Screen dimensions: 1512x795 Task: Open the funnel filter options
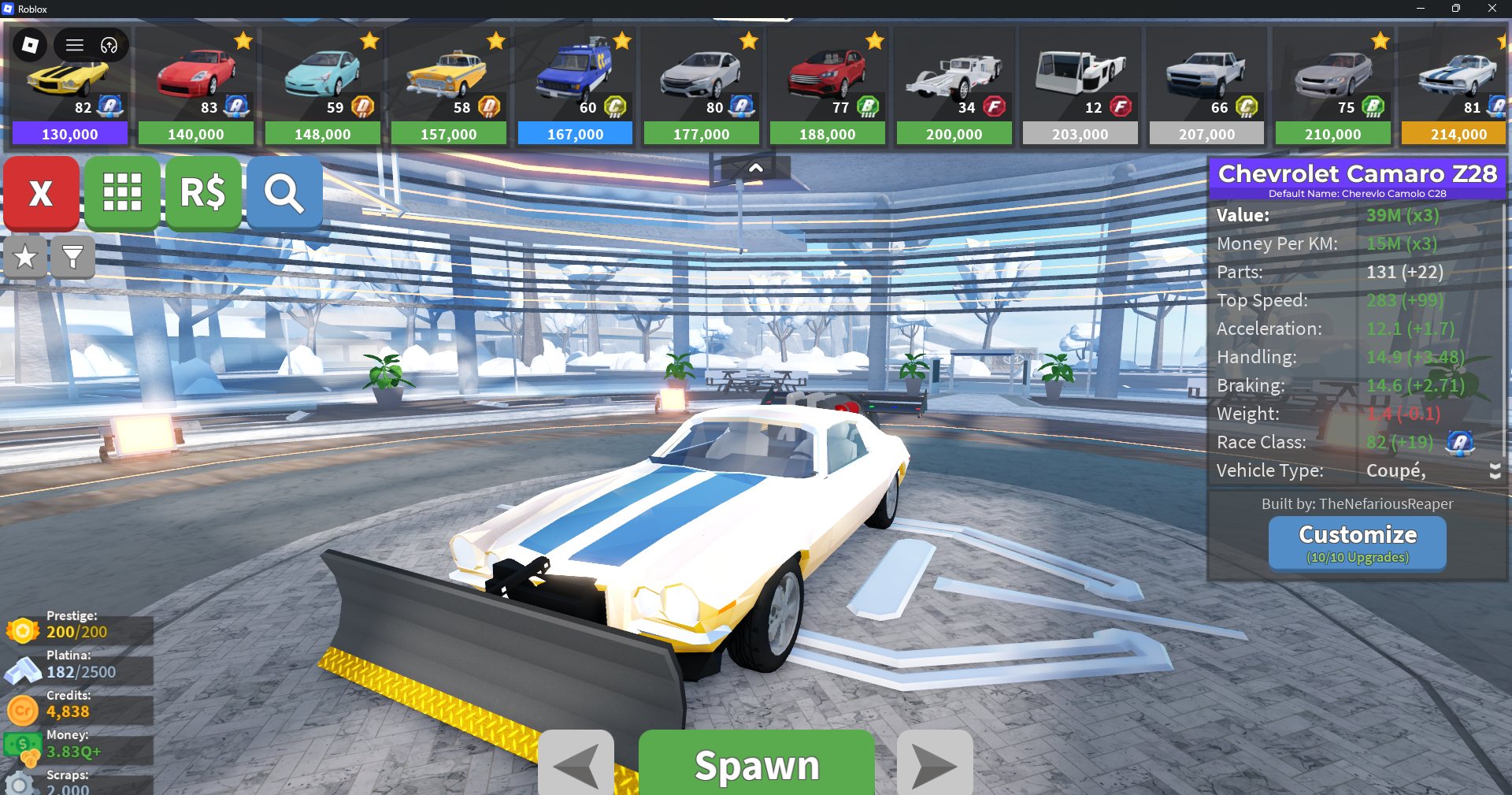[72, 257]
